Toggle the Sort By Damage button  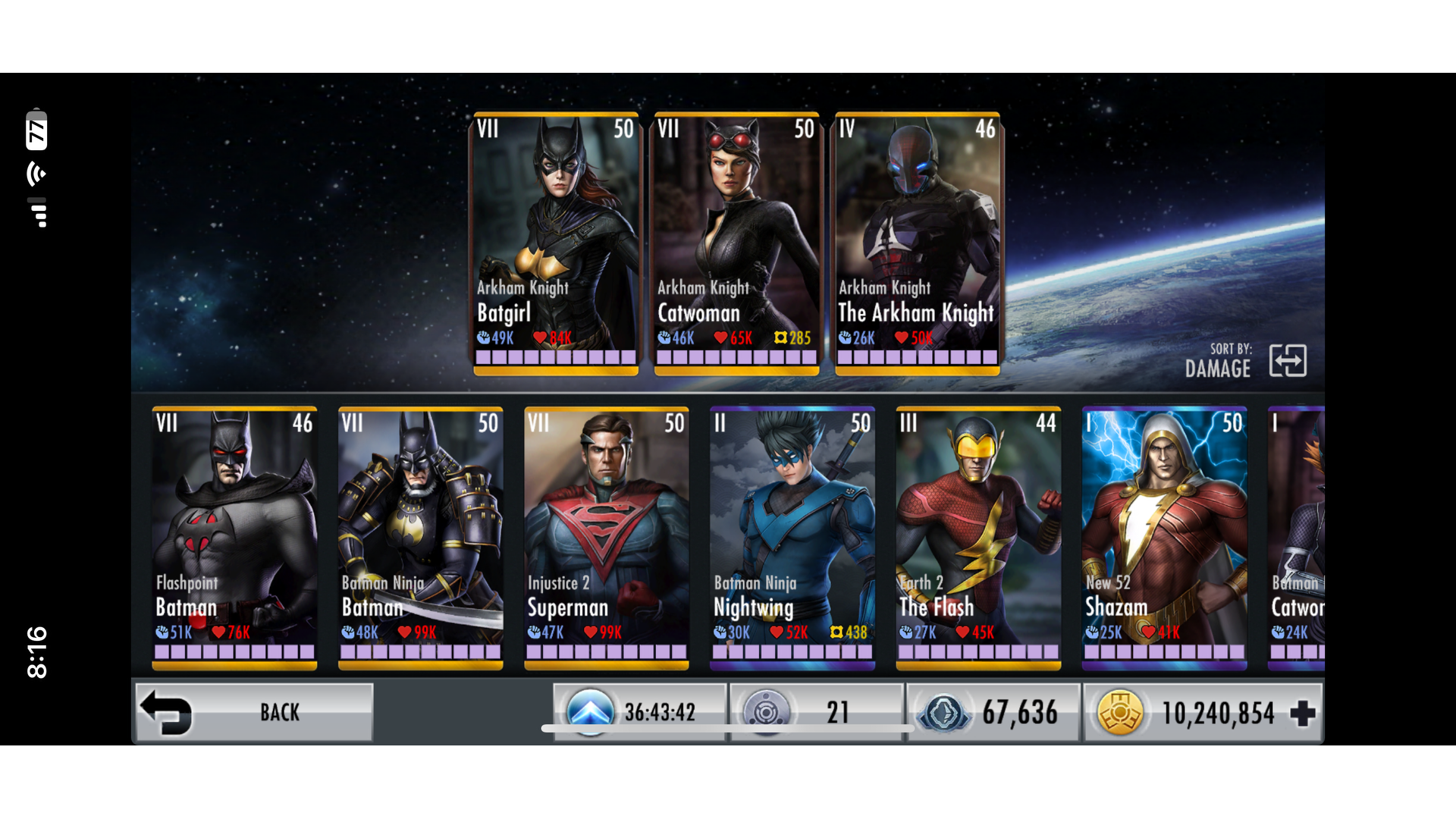click(1288, 361)
